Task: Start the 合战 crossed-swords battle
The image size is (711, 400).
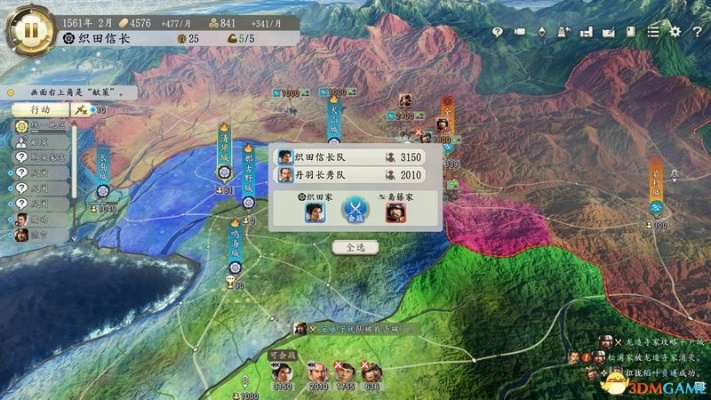Action: point(355,210)
